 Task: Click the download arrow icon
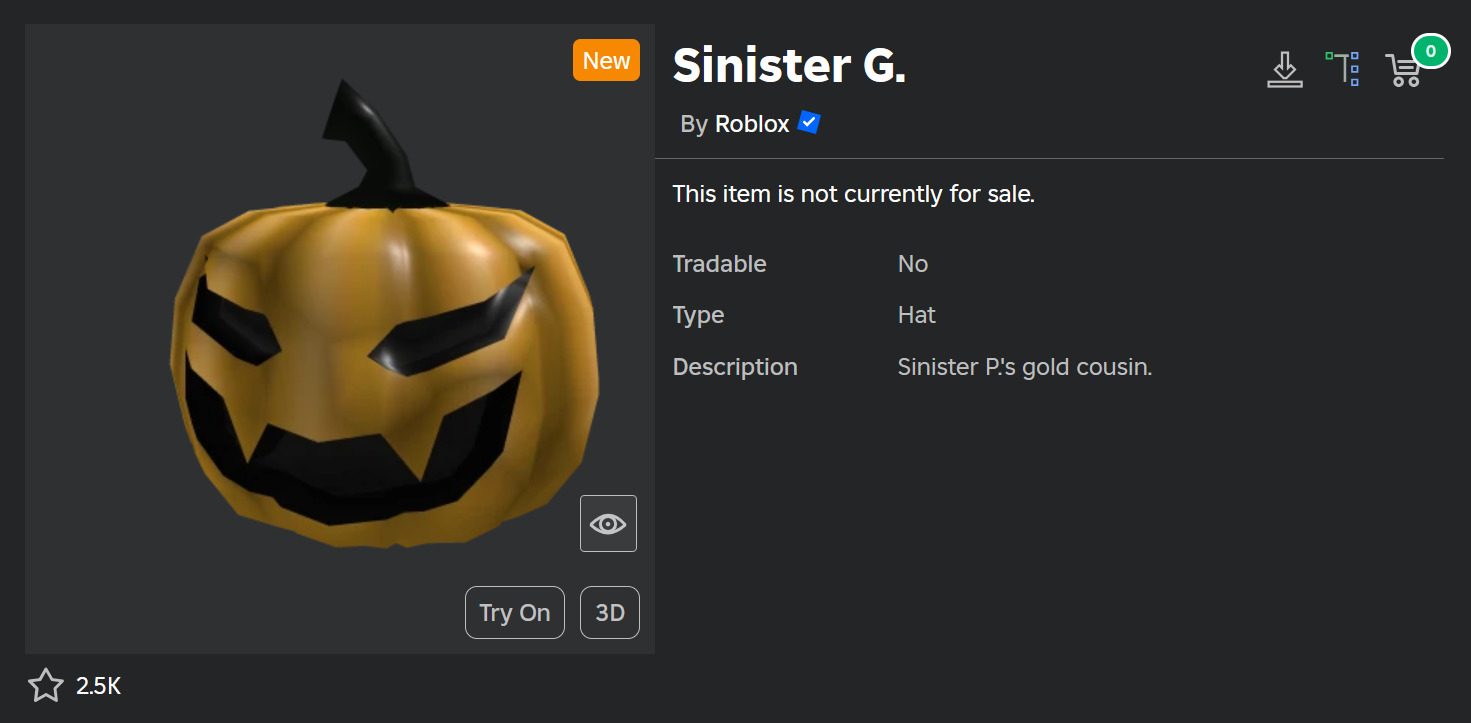point(1285,69)
